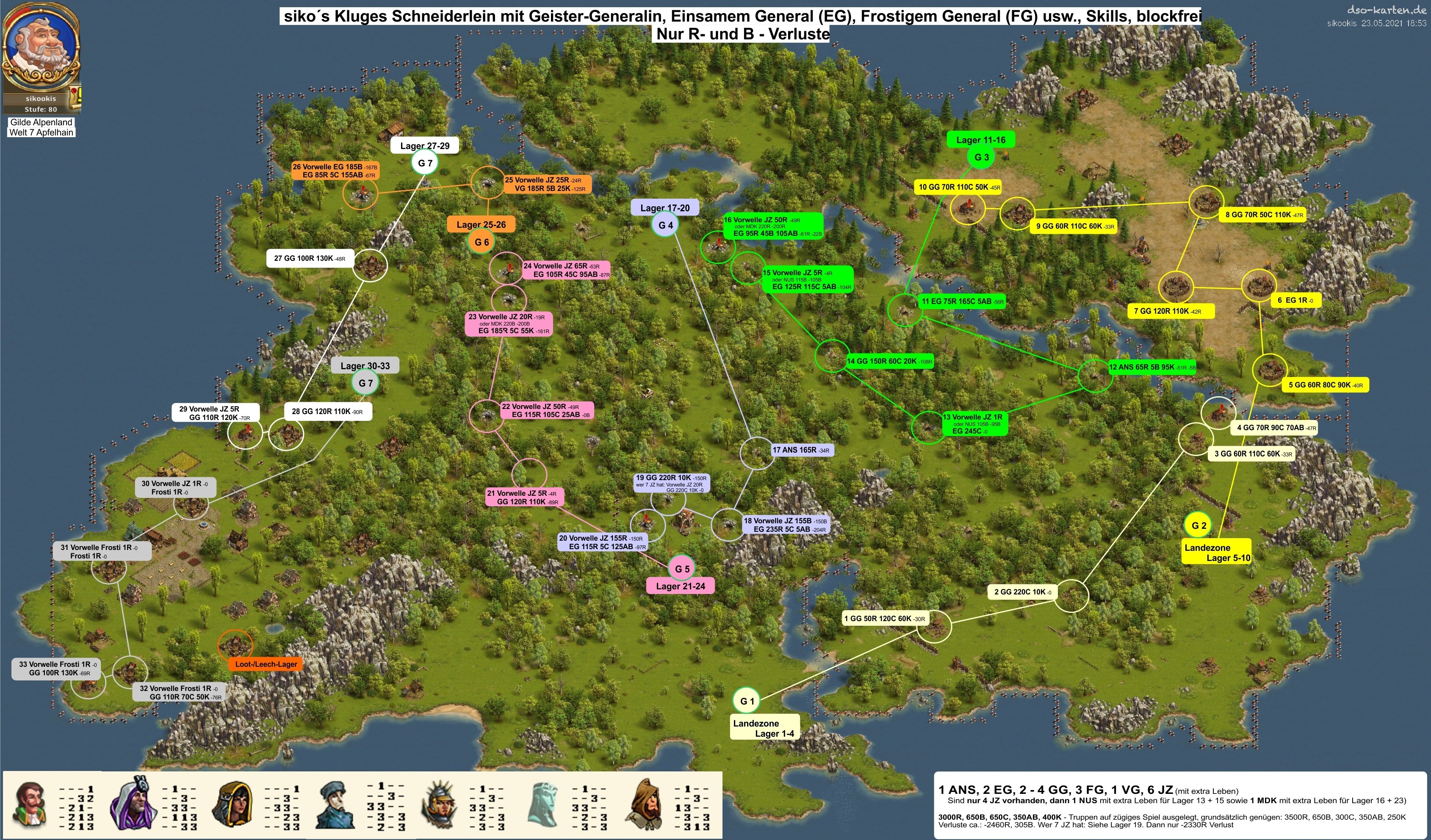
Task: Click the Lager 11-16 label
Action: [981, 140]
